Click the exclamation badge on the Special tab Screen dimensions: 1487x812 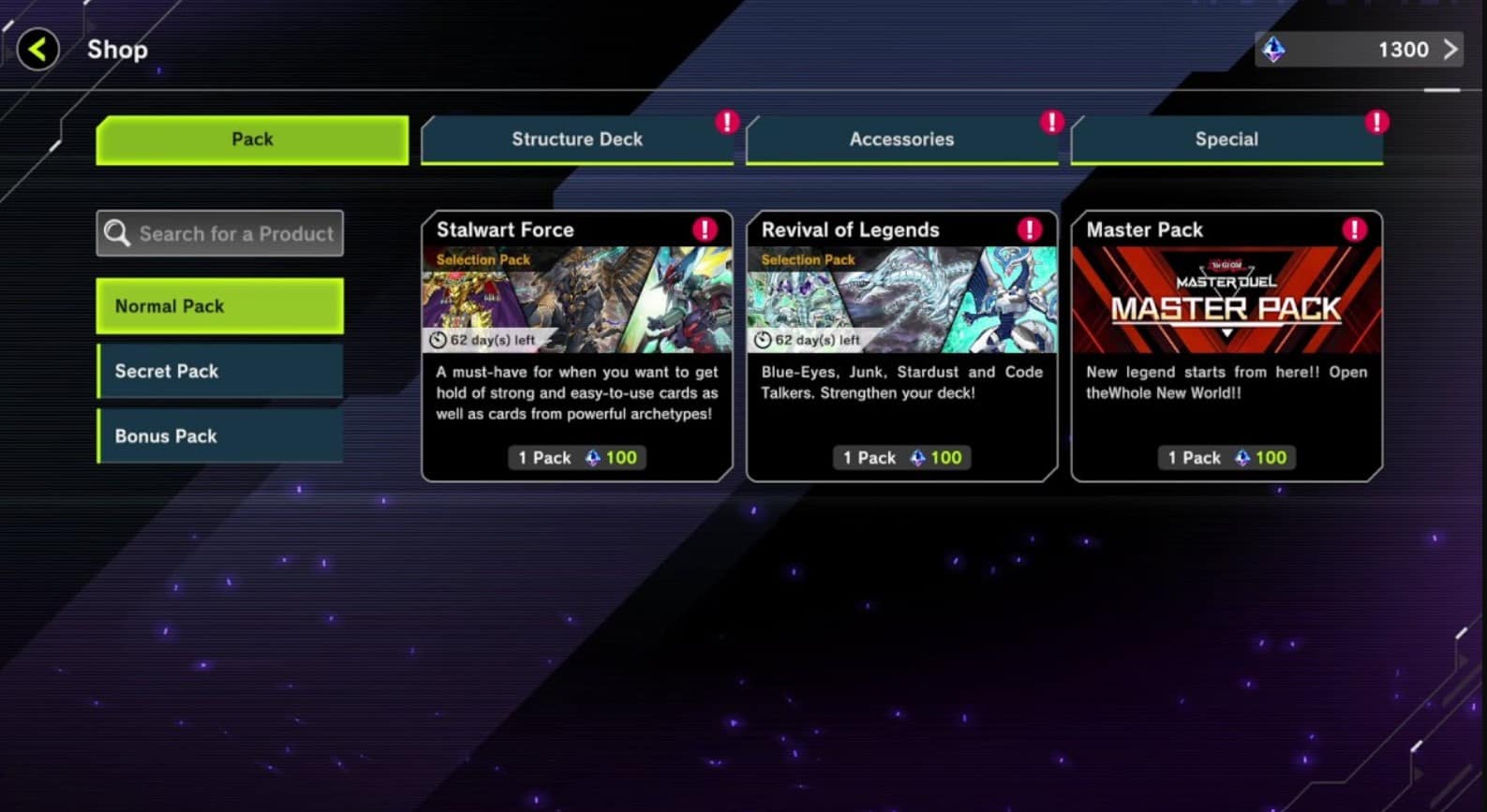coord(1375,122)
